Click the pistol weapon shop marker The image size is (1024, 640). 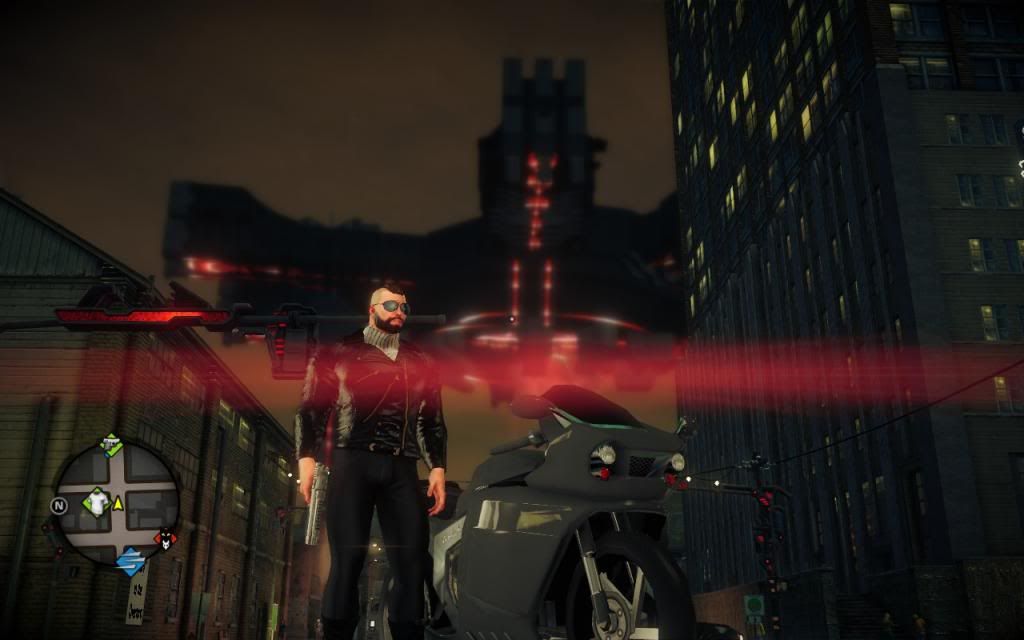point(111,446)
